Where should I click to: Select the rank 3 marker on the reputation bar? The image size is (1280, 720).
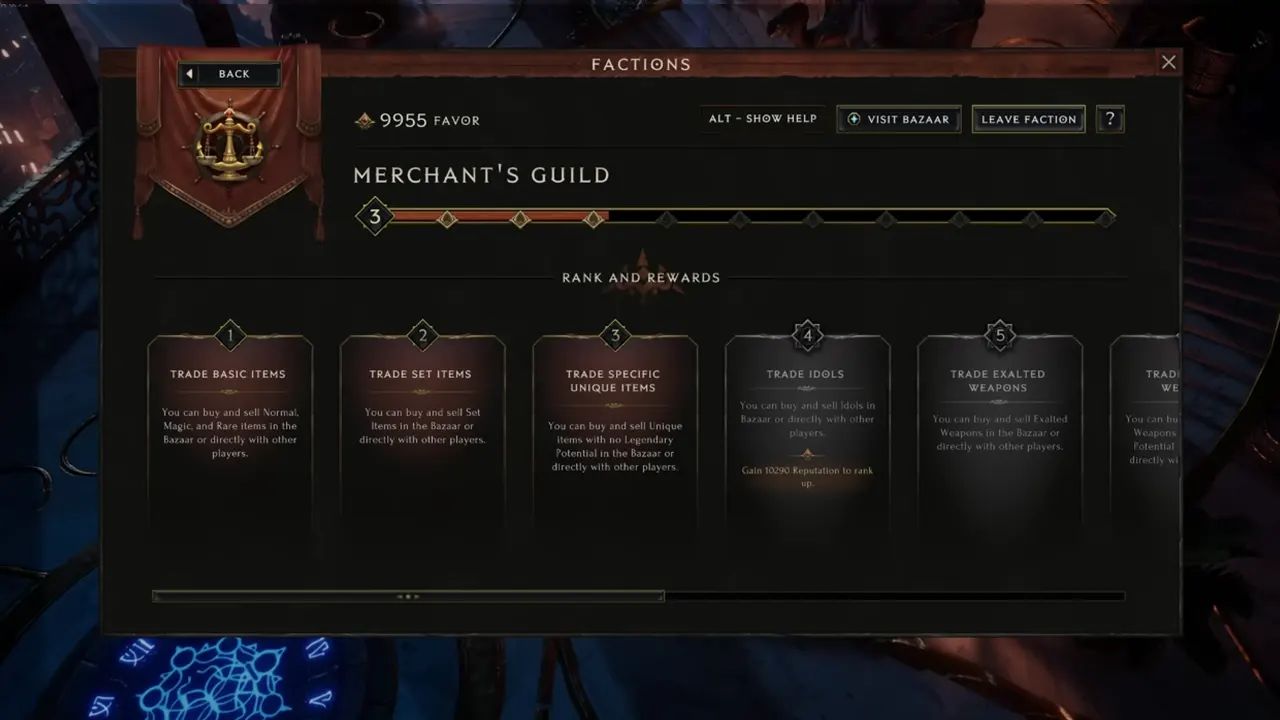tap(374, 216)
